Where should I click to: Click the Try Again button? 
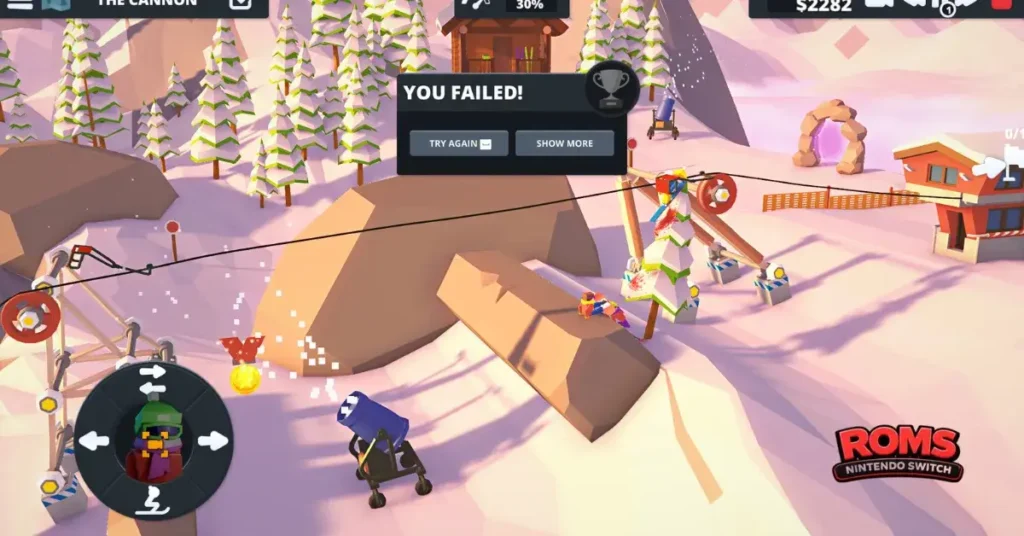[459, 143]
